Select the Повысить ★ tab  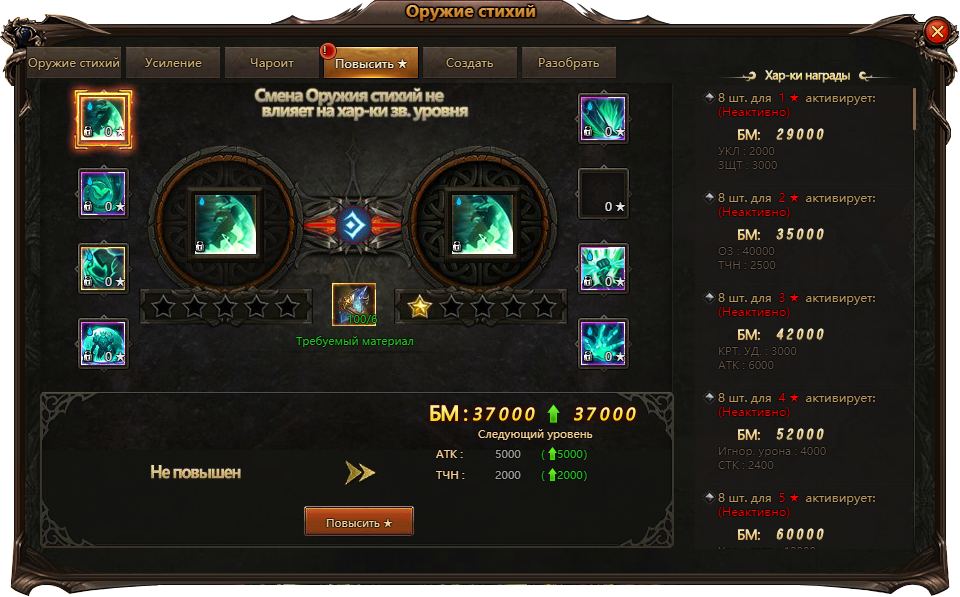click(371, 63)
